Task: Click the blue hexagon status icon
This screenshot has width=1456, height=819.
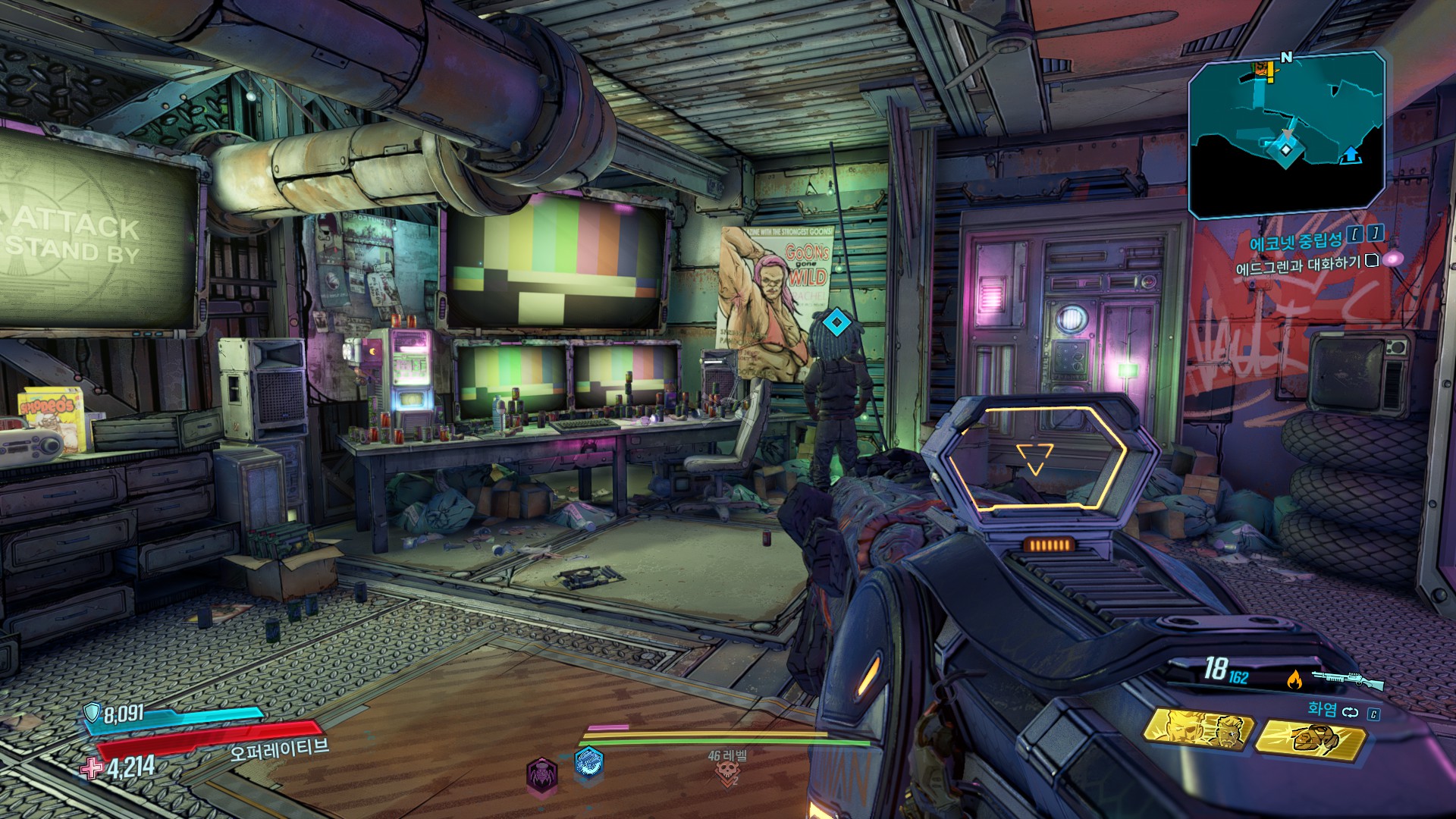Action: pos(588,764)
